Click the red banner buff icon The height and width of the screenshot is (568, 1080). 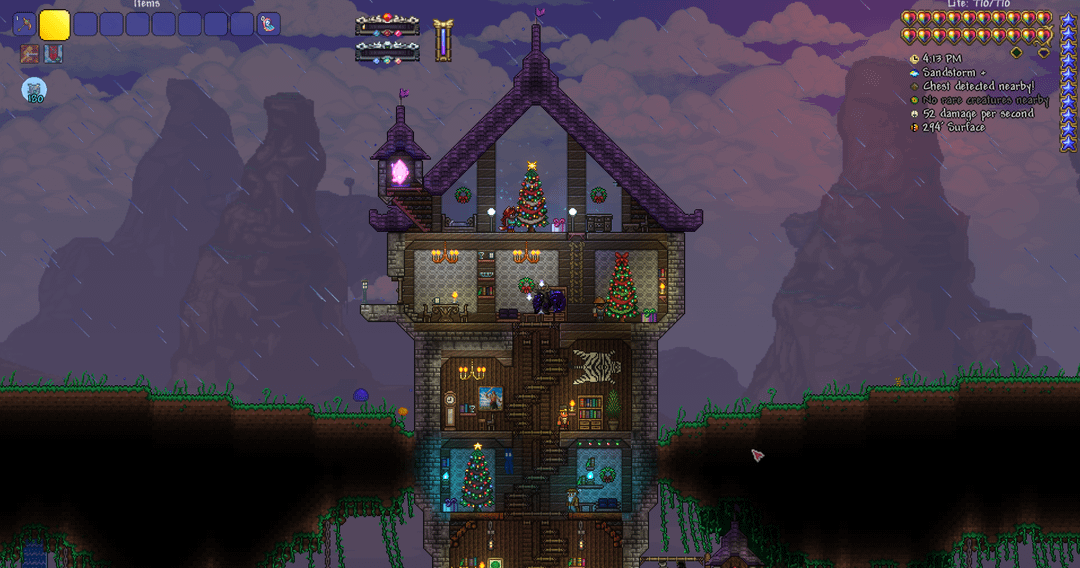pyautogui.click(x=53, y=54)
